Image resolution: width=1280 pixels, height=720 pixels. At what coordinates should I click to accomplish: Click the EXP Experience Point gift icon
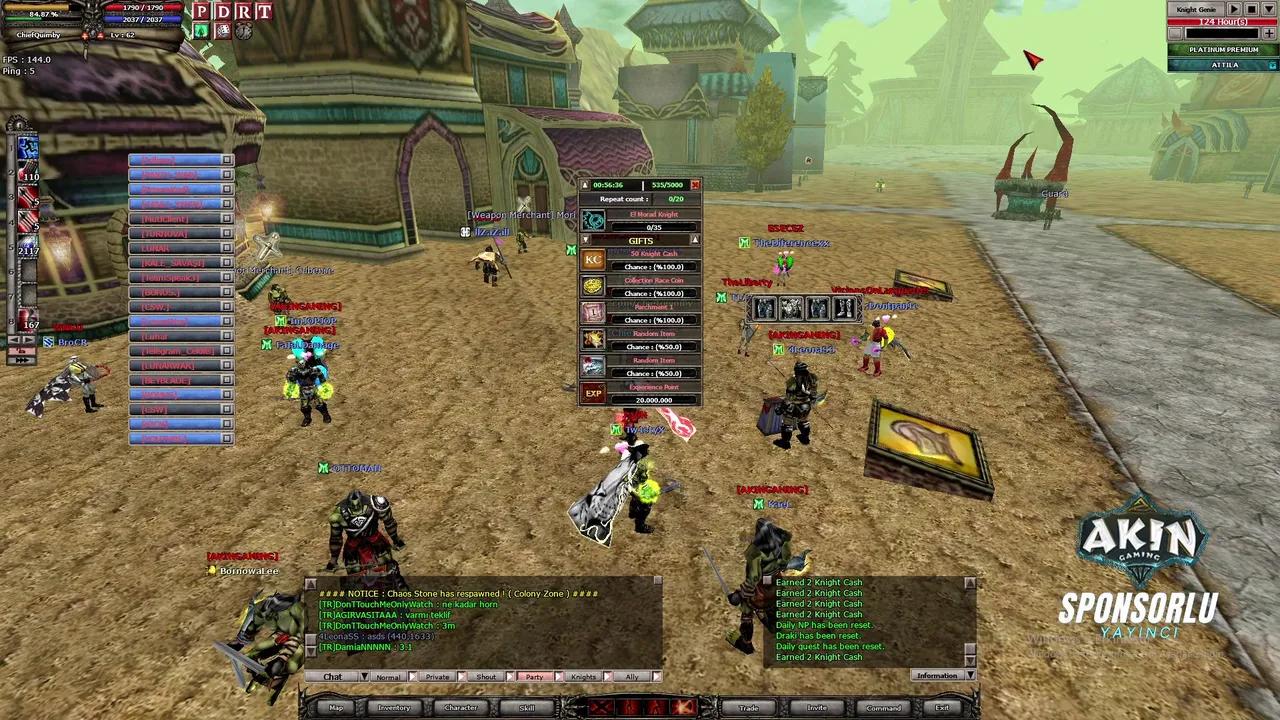pos(593,391)
